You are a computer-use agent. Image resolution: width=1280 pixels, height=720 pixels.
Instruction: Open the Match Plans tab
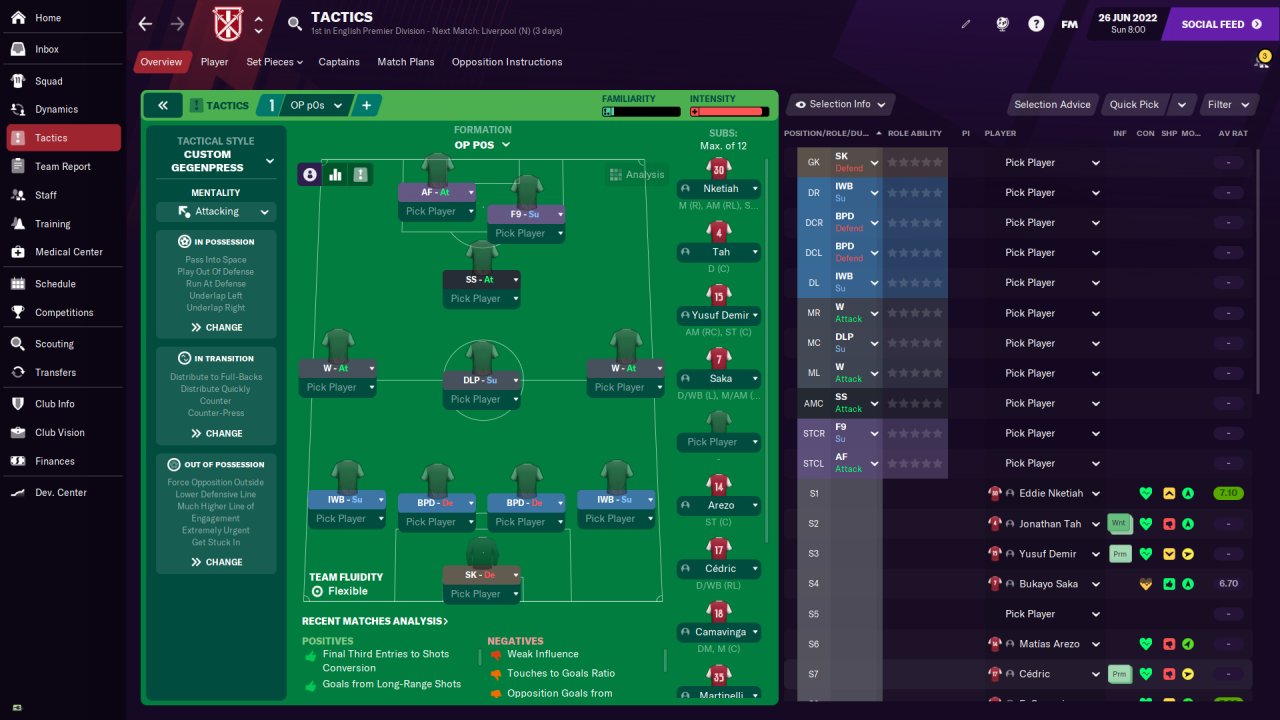(405, 62)
